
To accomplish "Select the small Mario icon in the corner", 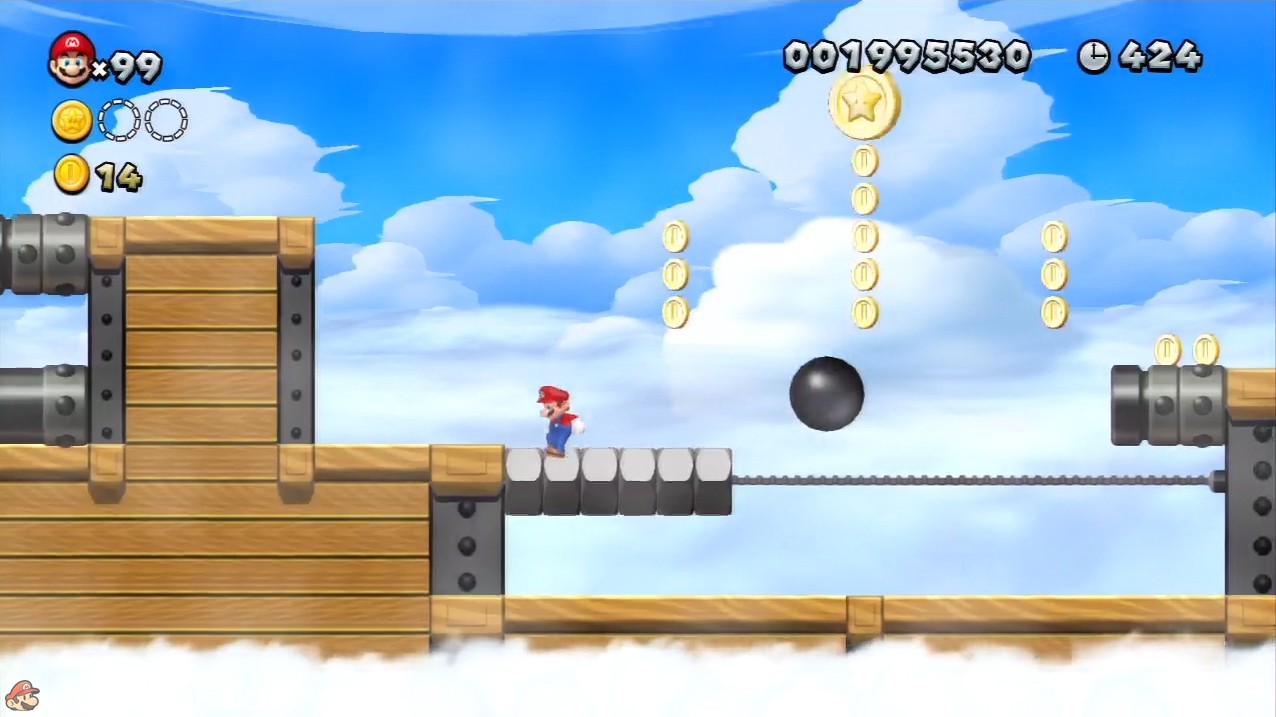I will (21, 695).
